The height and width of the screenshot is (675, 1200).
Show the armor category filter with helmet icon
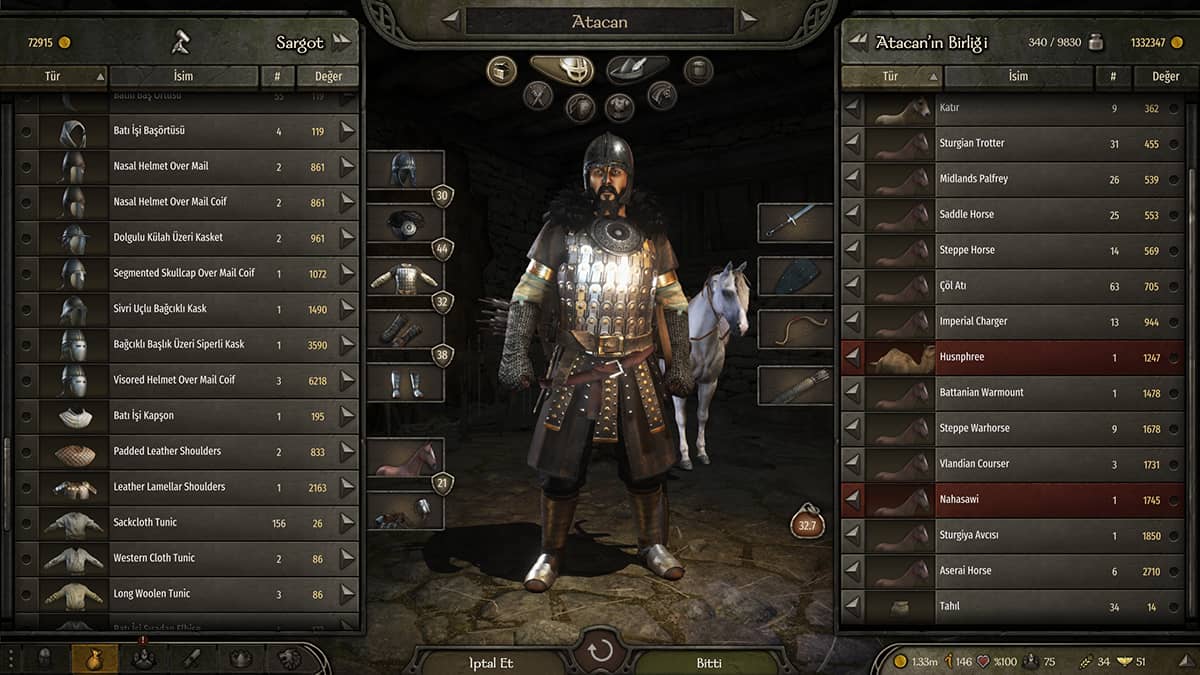click(x=561, y=69)
